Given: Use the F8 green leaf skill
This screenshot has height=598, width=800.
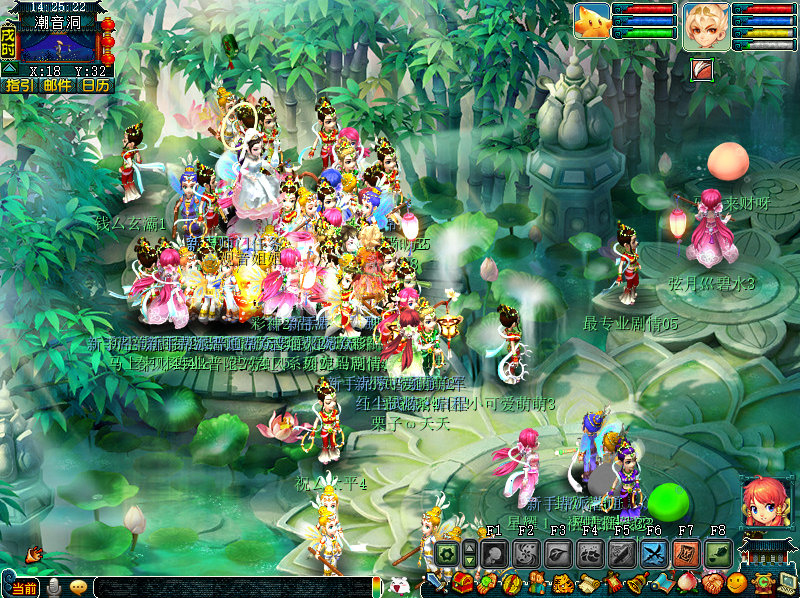Looking at the screenshot, I should tap(717, 553).
